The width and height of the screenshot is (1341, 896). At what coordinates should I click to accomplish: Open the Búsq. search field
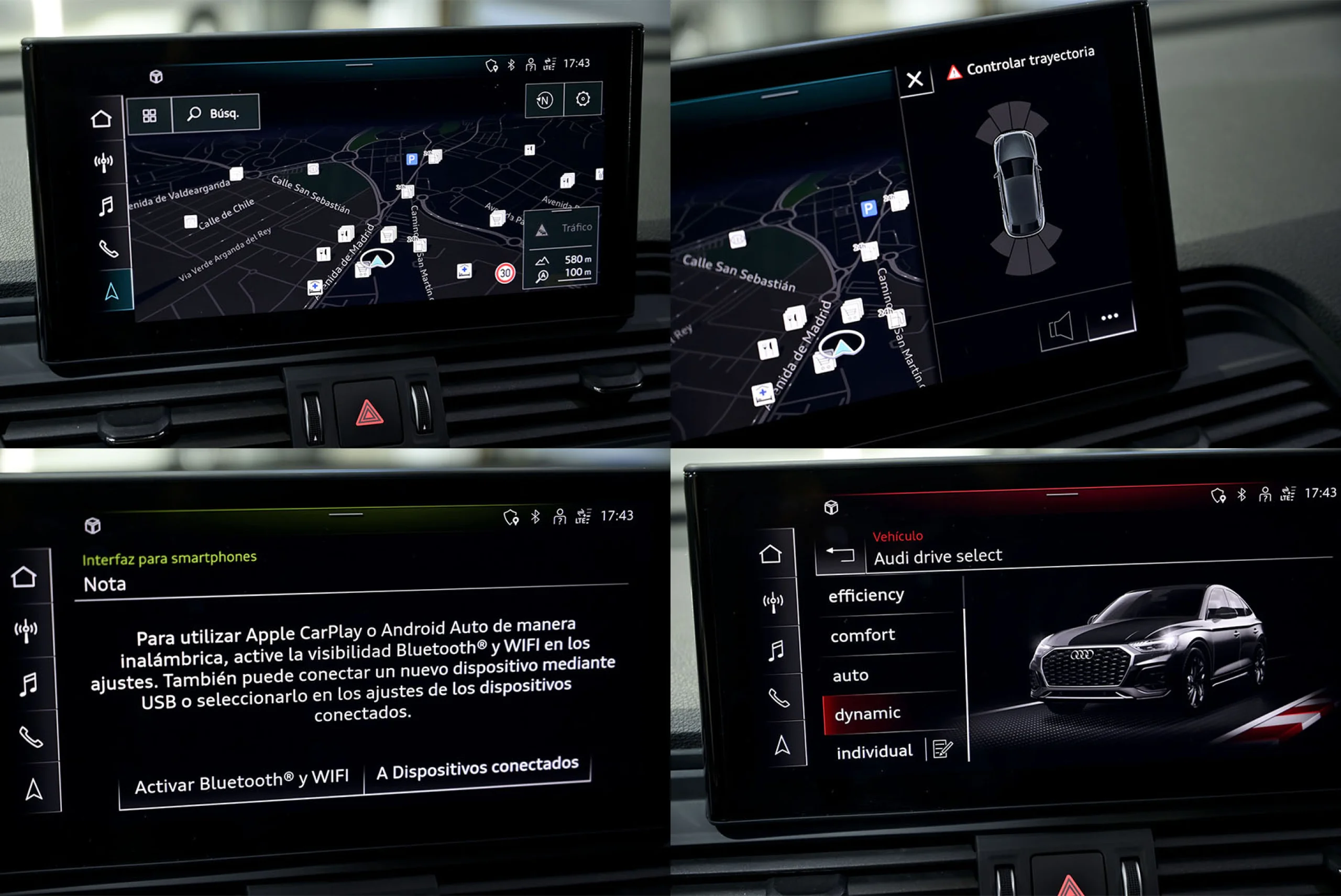coord(215,114)
